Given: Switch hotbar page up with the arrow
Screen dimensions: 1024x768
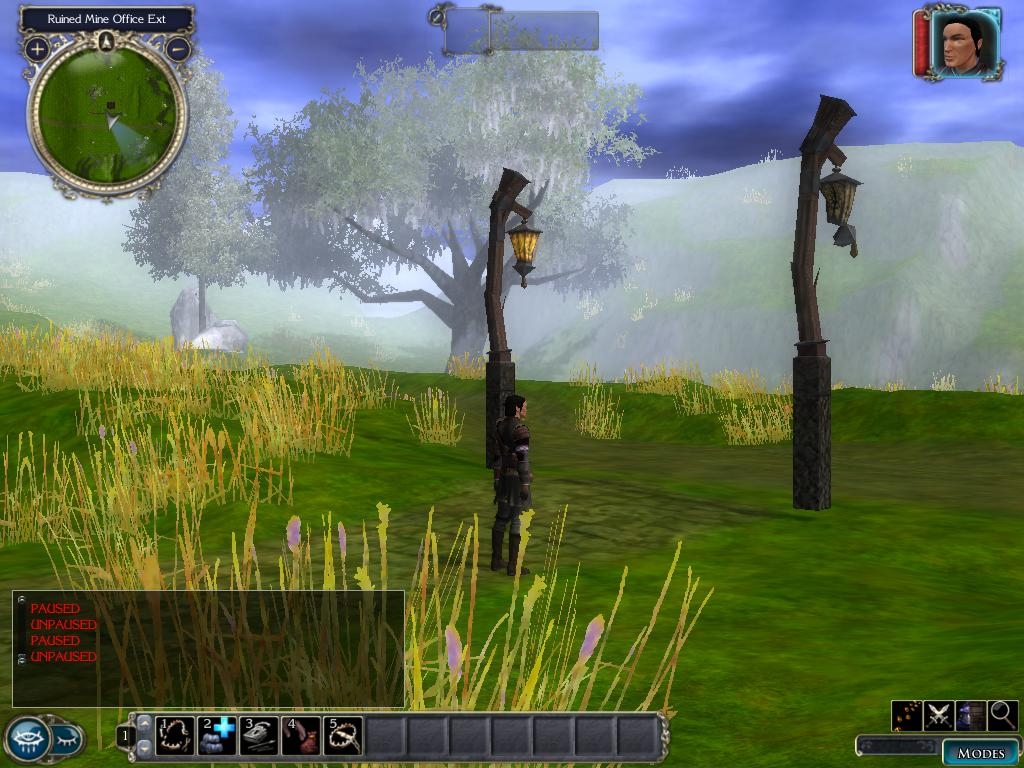Looking at the screenshot, I should click(144, 724).
